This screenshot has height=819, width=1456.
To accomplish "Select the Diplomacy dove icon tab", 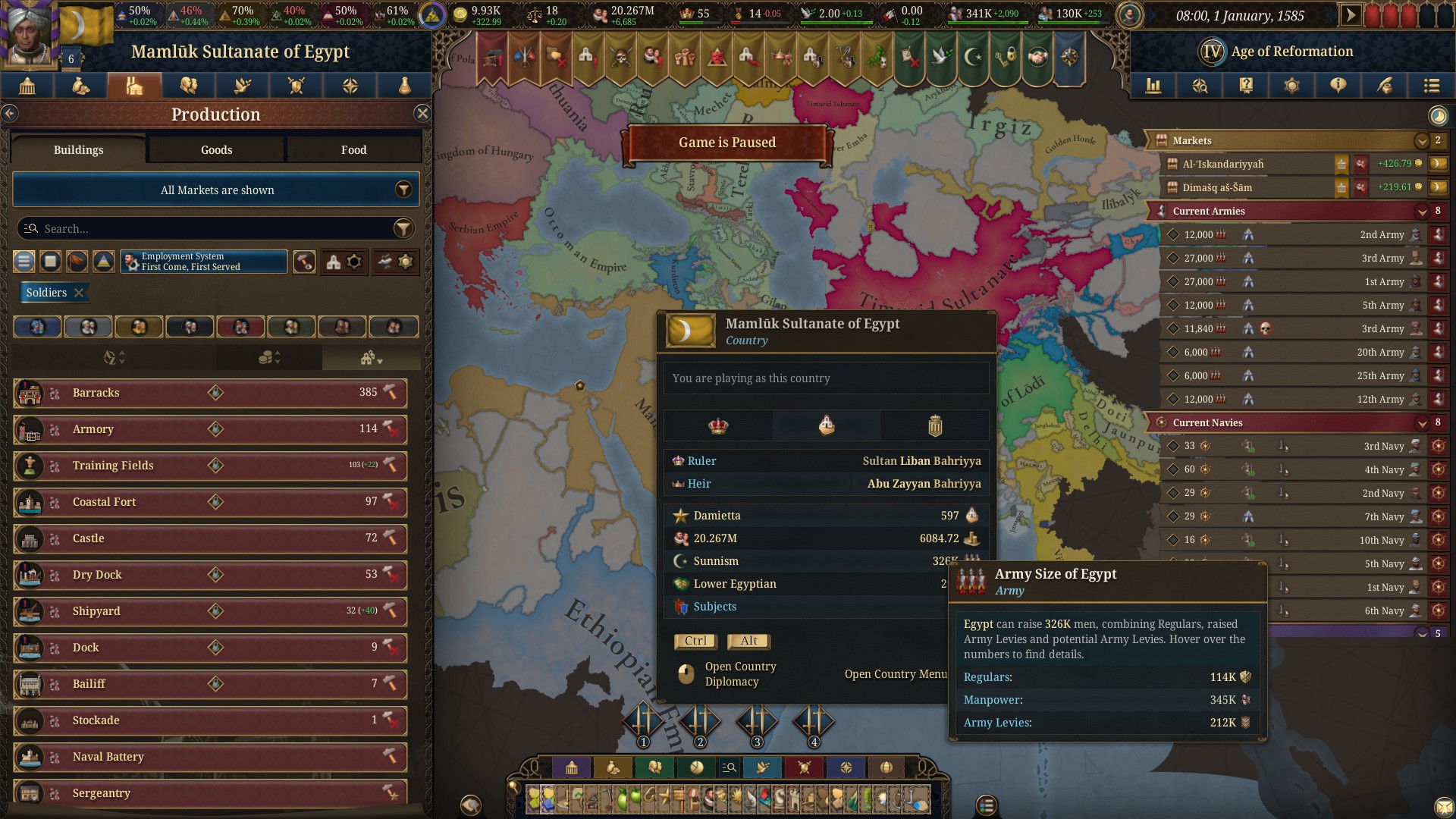I will point(242,86).
